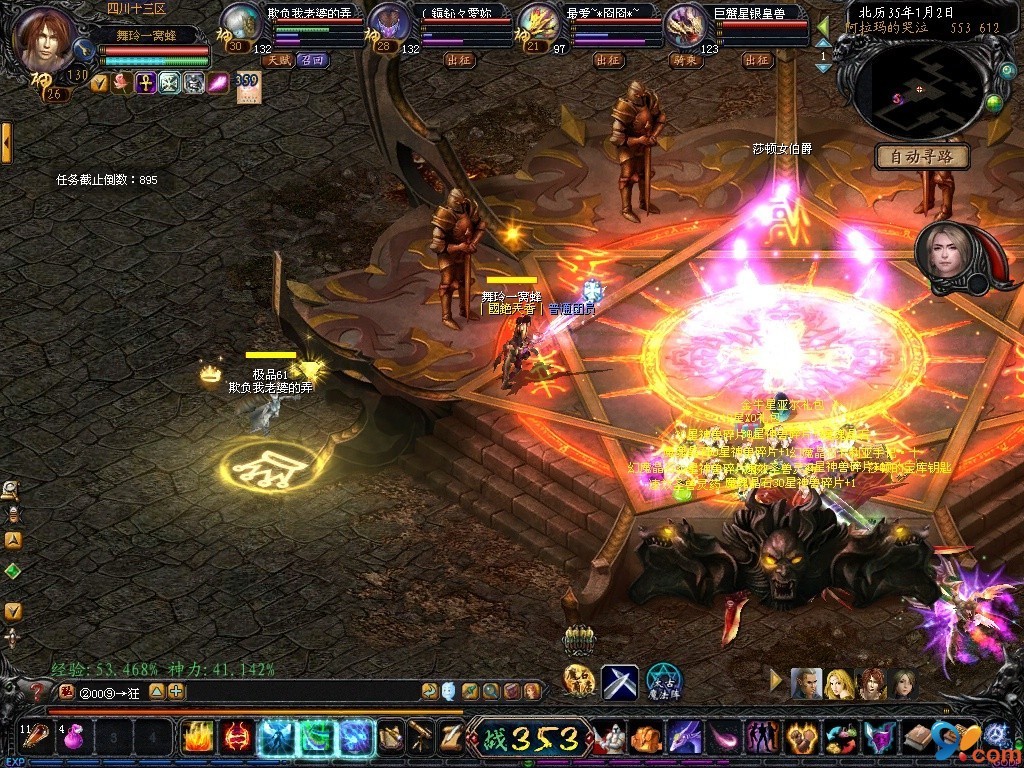Viewport: 1024px width, 768px height.
Task: Open the purple dragon icon in bottom menu
Action: [x=684, y=738]
